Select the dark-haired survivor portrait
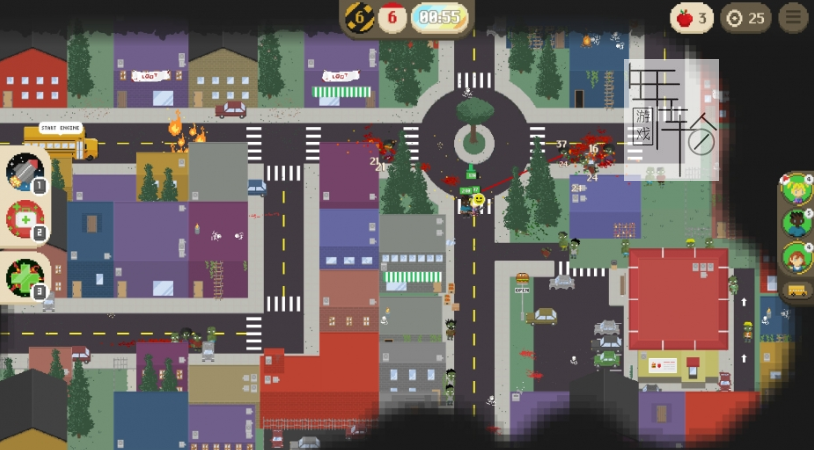The width and height of the screenshot is (814, 450). [797, 222]
